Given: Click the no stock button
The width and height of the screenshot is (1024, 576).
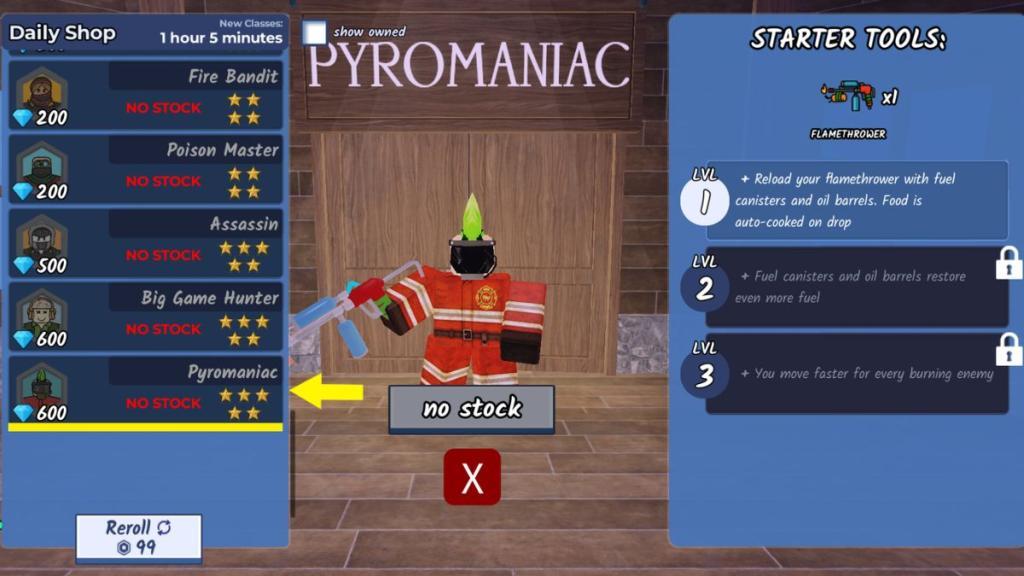Looking at the screenshot, I should pos(471,408).
